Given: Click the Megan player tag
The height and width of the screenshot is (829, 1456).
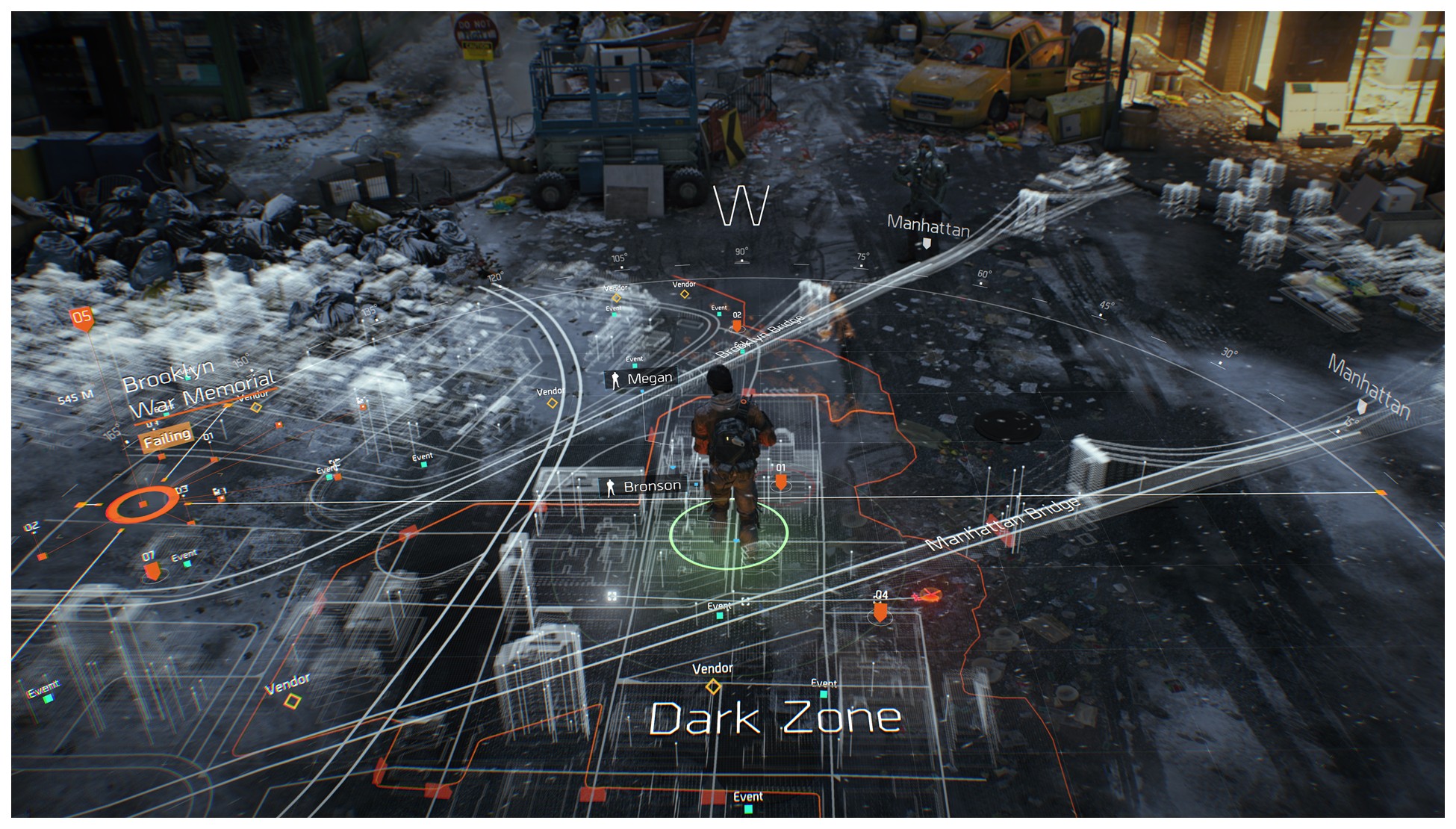Looking at the screenshot, I should [640, 379].
